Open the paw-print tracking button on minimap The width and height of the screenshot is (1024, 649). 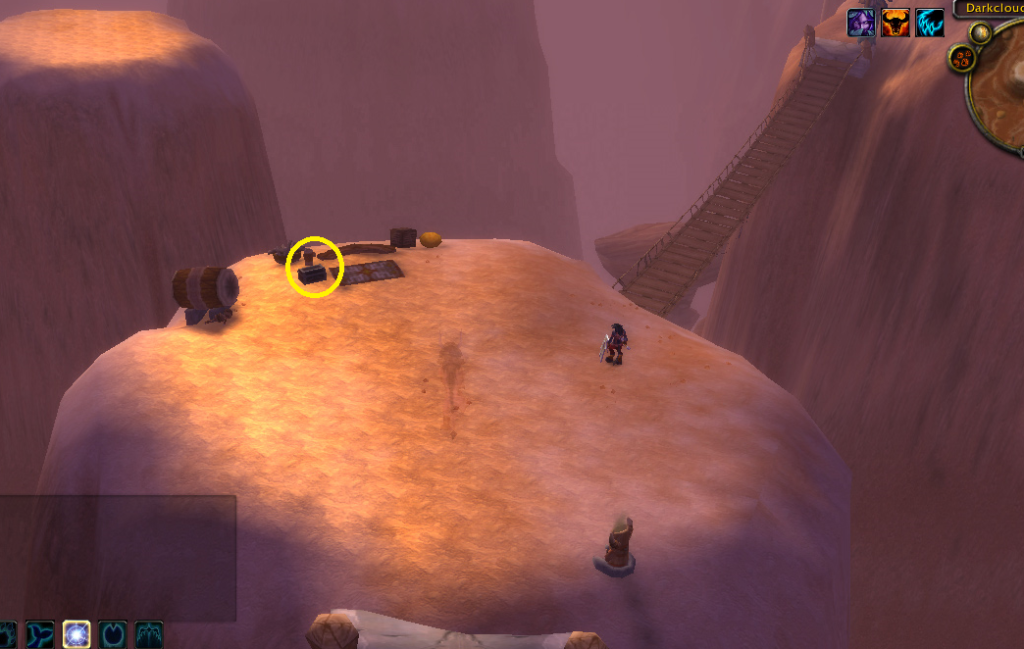coord(962,58)
